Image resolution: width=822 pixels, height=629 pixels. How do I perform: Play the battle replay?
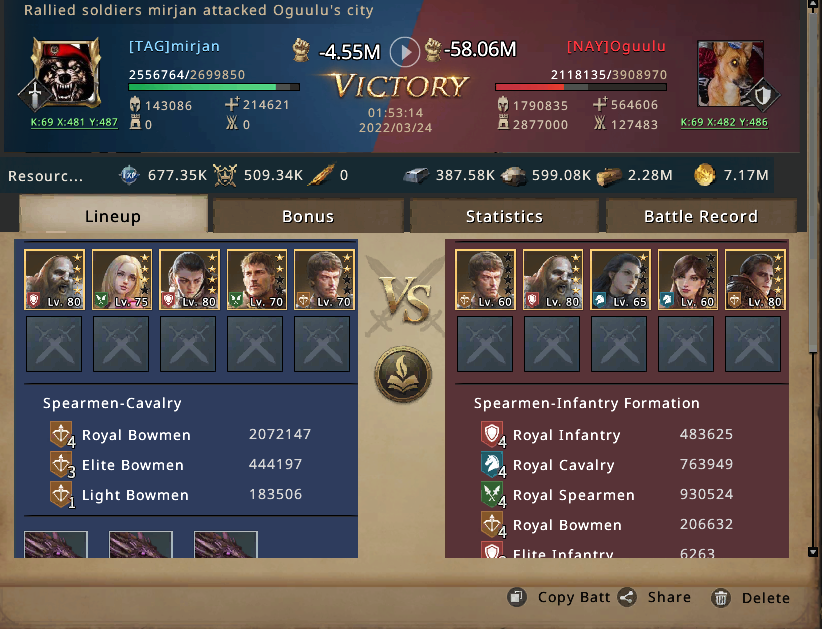pos(404,50)
